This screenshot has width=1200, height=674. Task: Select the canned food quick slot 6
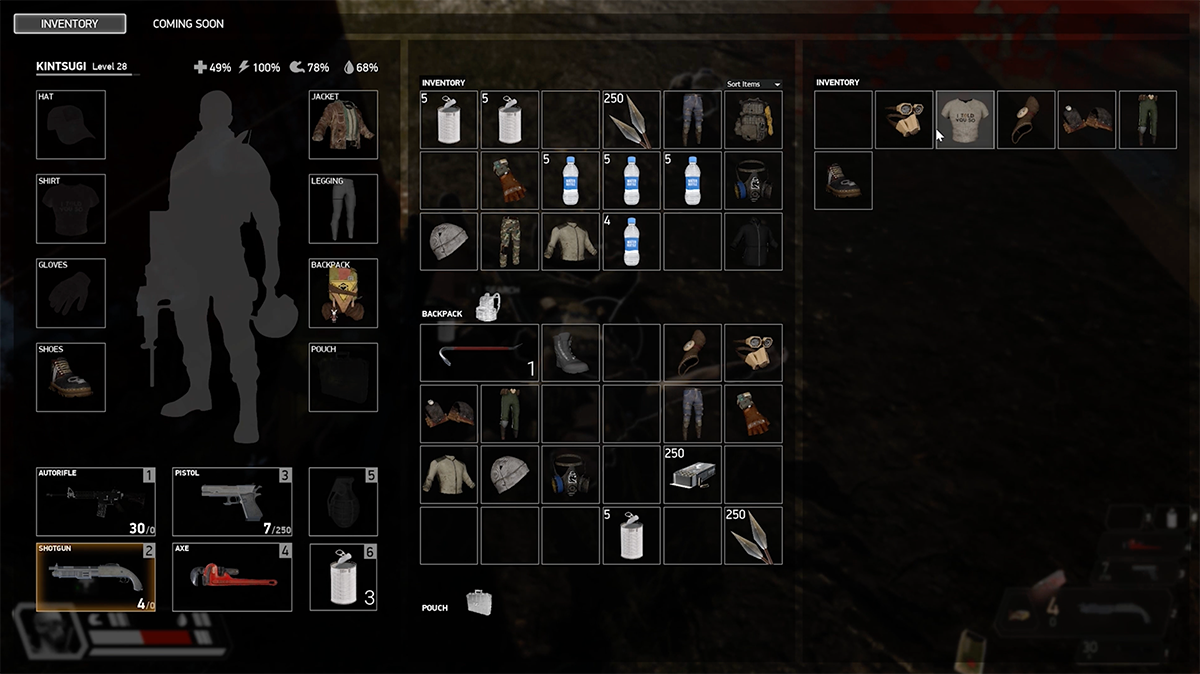pos(343,577)
